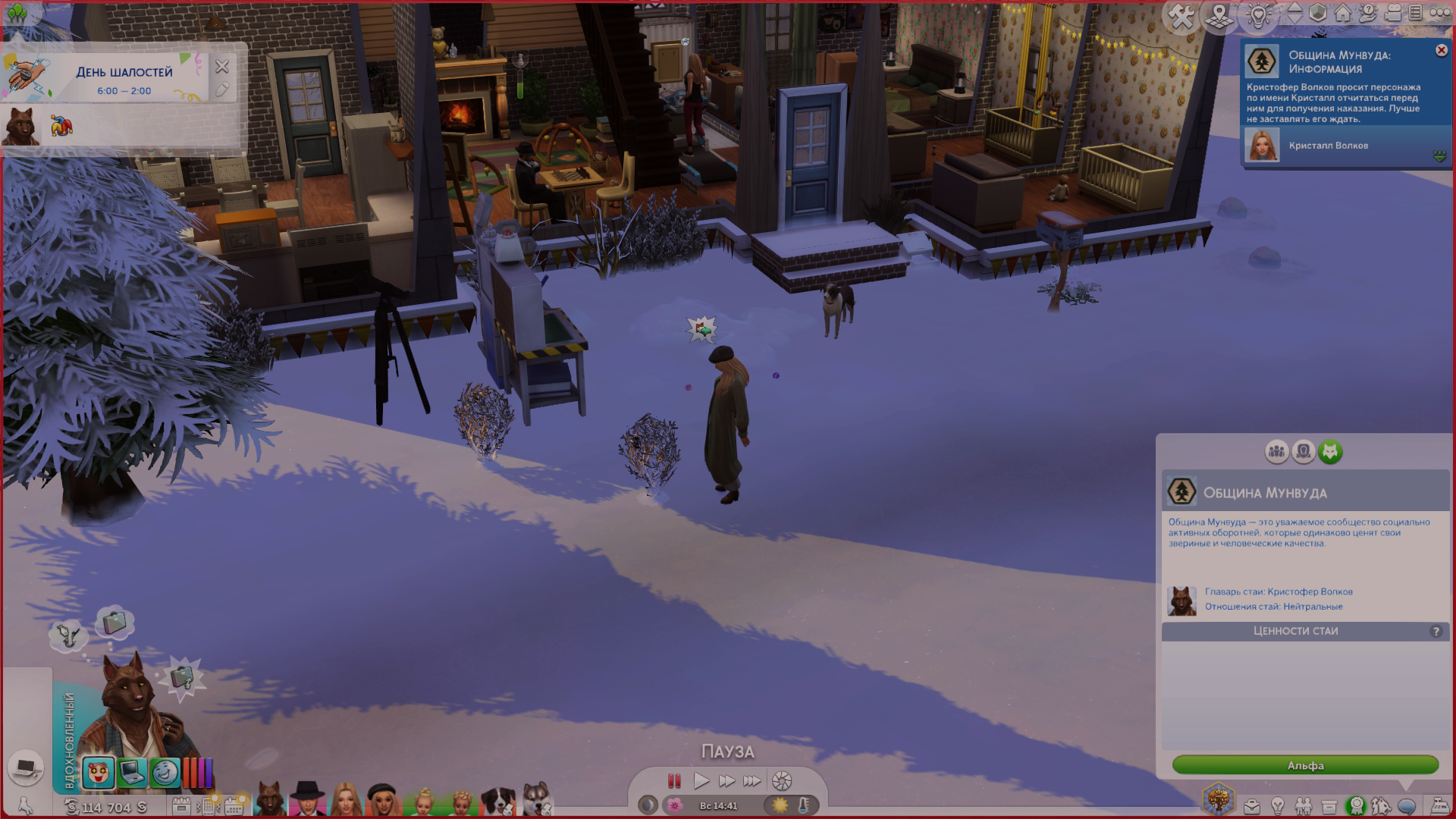
Task: Click Кристалл Волков portrait in notification
Action: [1263, 146]
